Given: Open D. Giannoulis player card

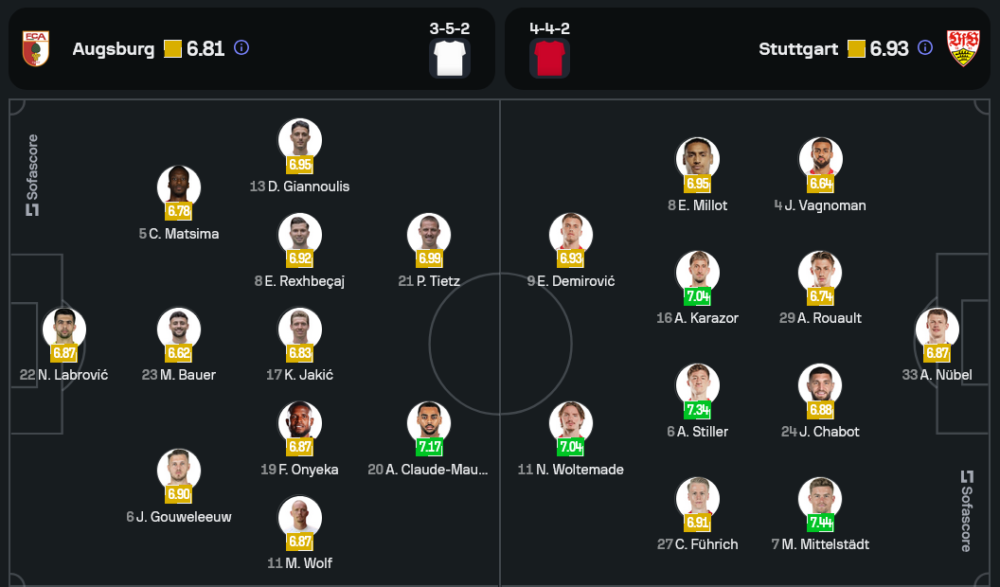Looking at the screenshot, I should click(x=300, y=141).
